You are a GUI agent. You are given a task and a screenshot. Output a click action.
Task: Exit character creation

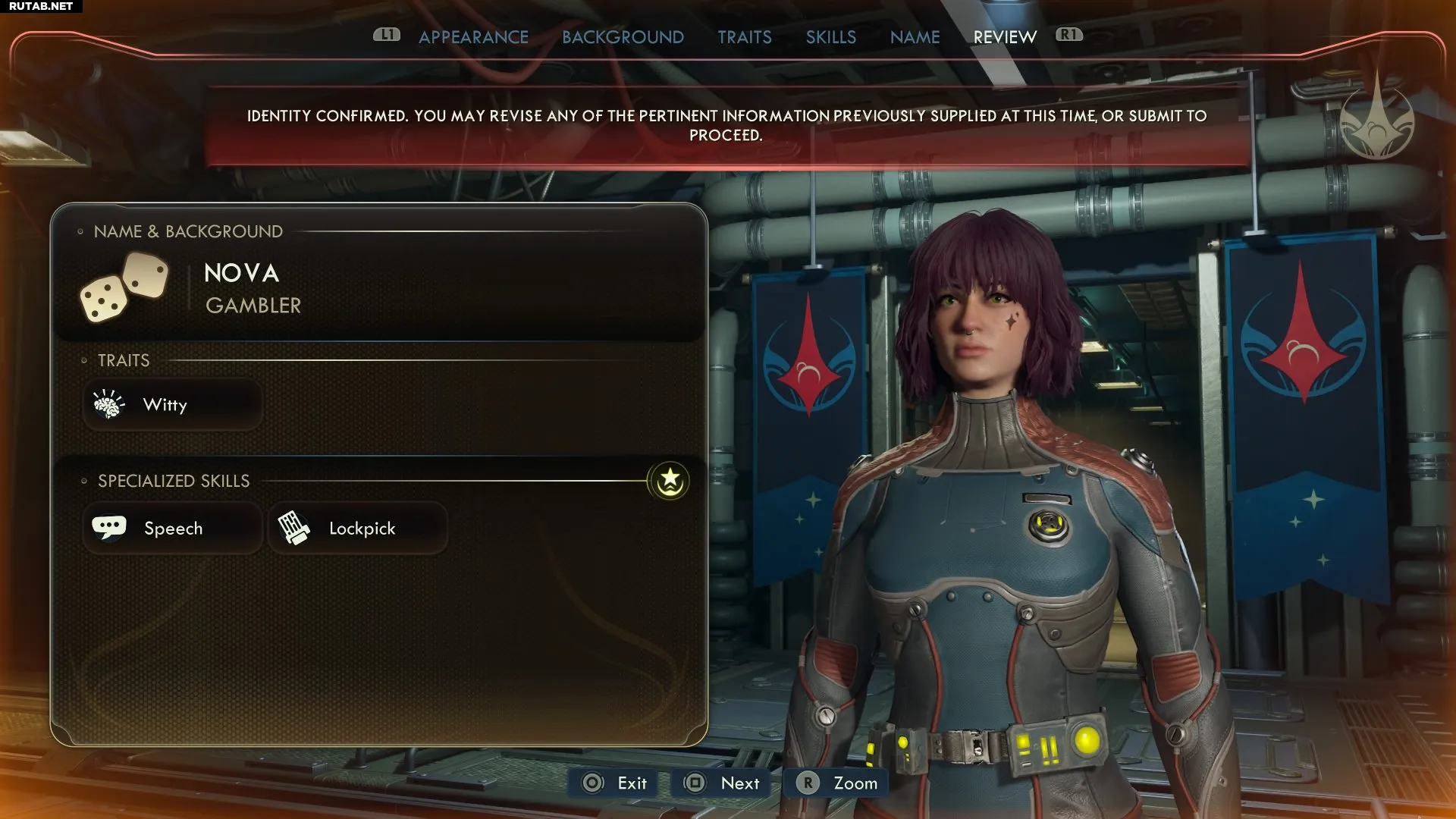click(x=614, y=783)
